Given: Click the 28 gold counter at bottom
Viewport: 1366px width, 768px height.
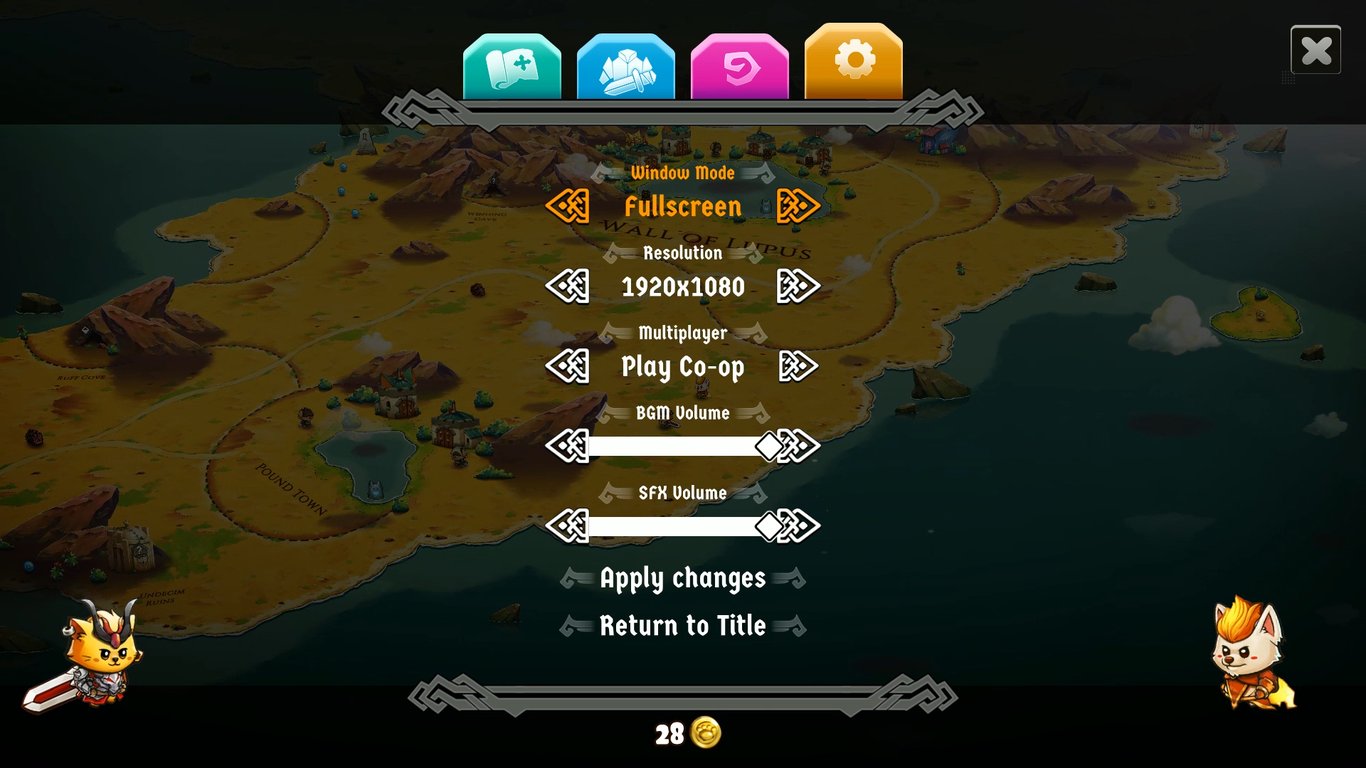Looking at the screenshot, I should pyautogui.click(x=690, y=733).
